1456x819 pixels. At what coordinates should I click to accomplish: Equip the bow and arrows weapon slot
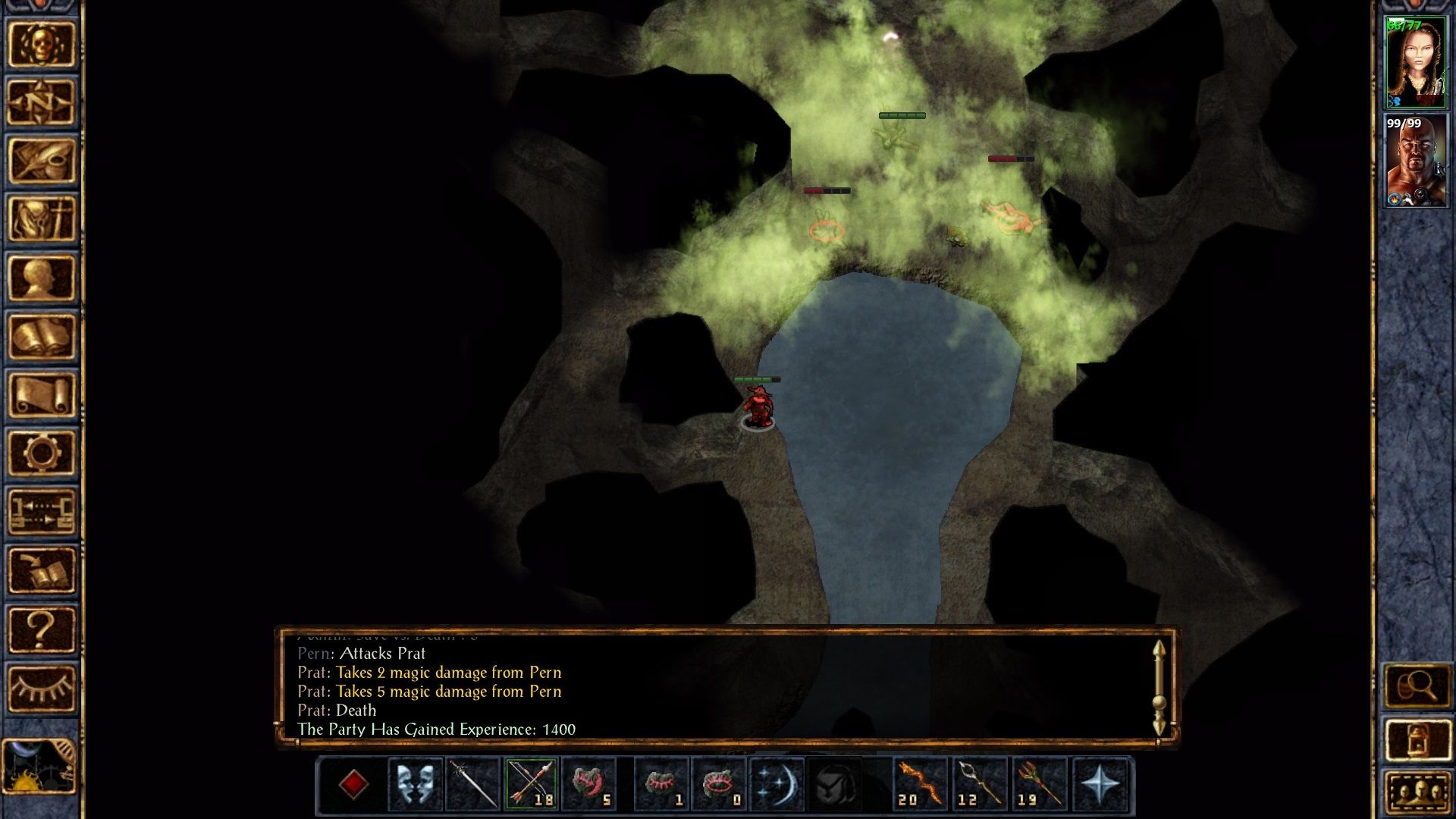click(x=531, y=783)
